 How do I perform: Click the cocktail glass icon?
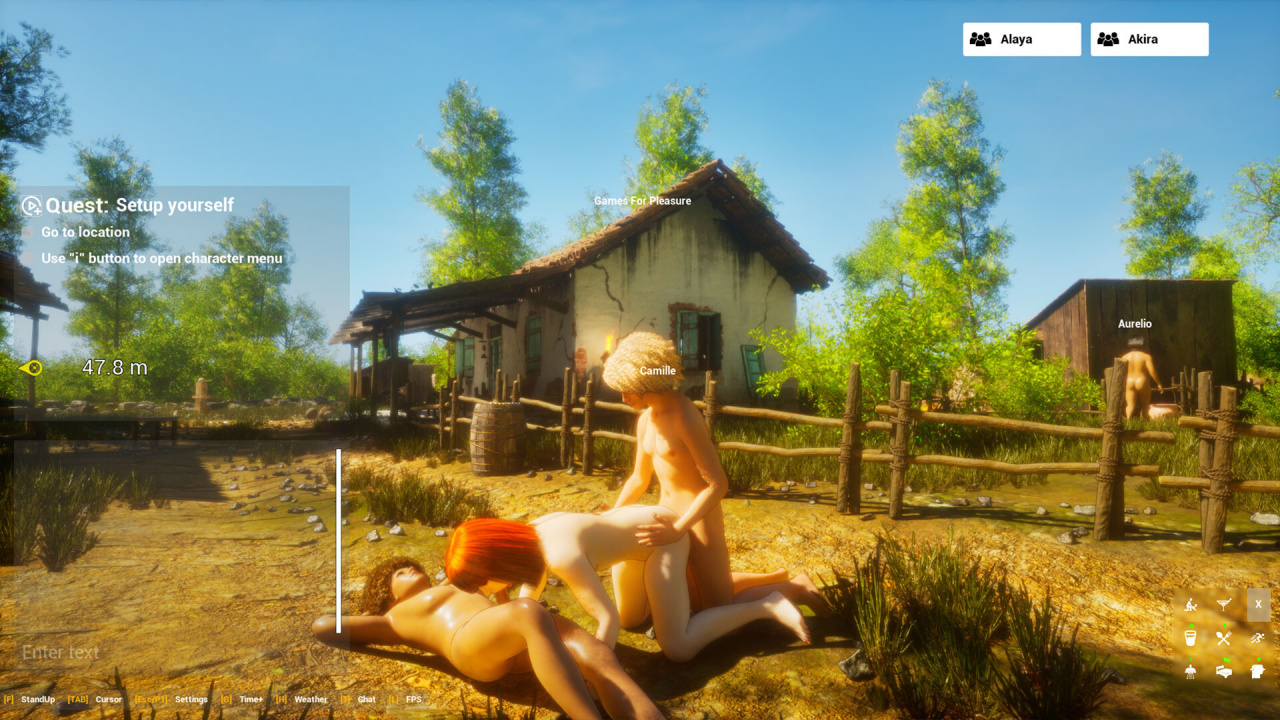tap(1223, 604)
